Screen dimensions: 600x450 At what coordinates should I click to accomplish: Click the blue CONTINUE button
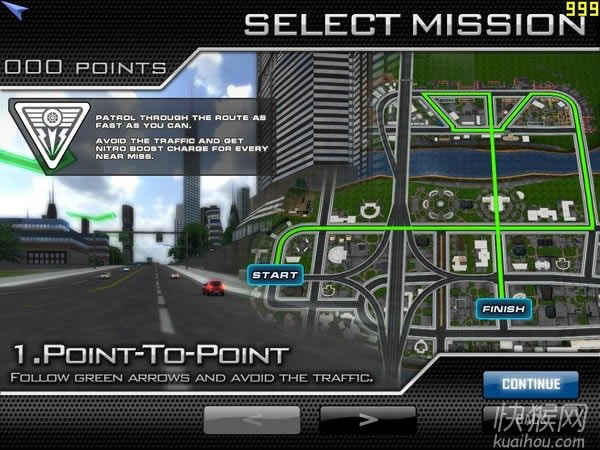531,383
